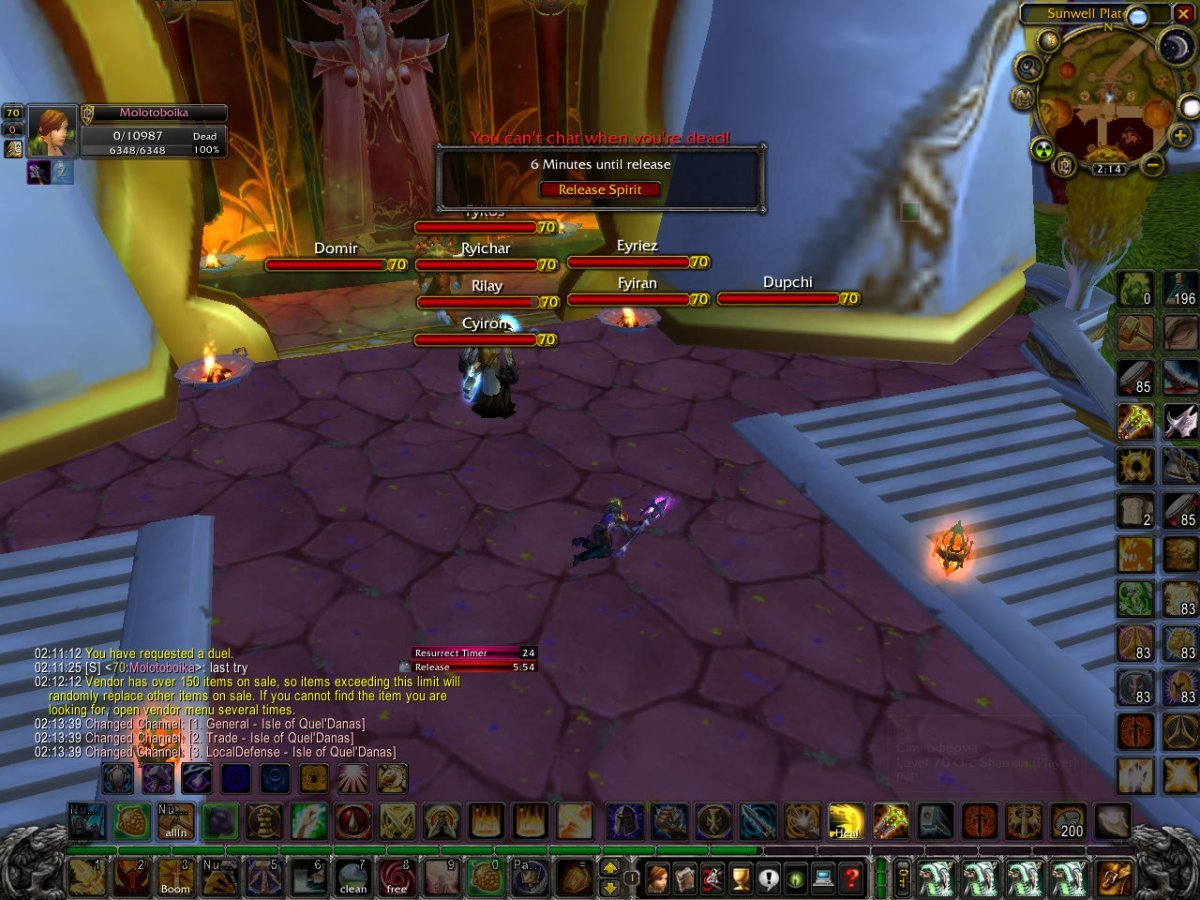1200x900 pixels.
Task: Use the action slot labeled free
Action: [x=397, y=877]
